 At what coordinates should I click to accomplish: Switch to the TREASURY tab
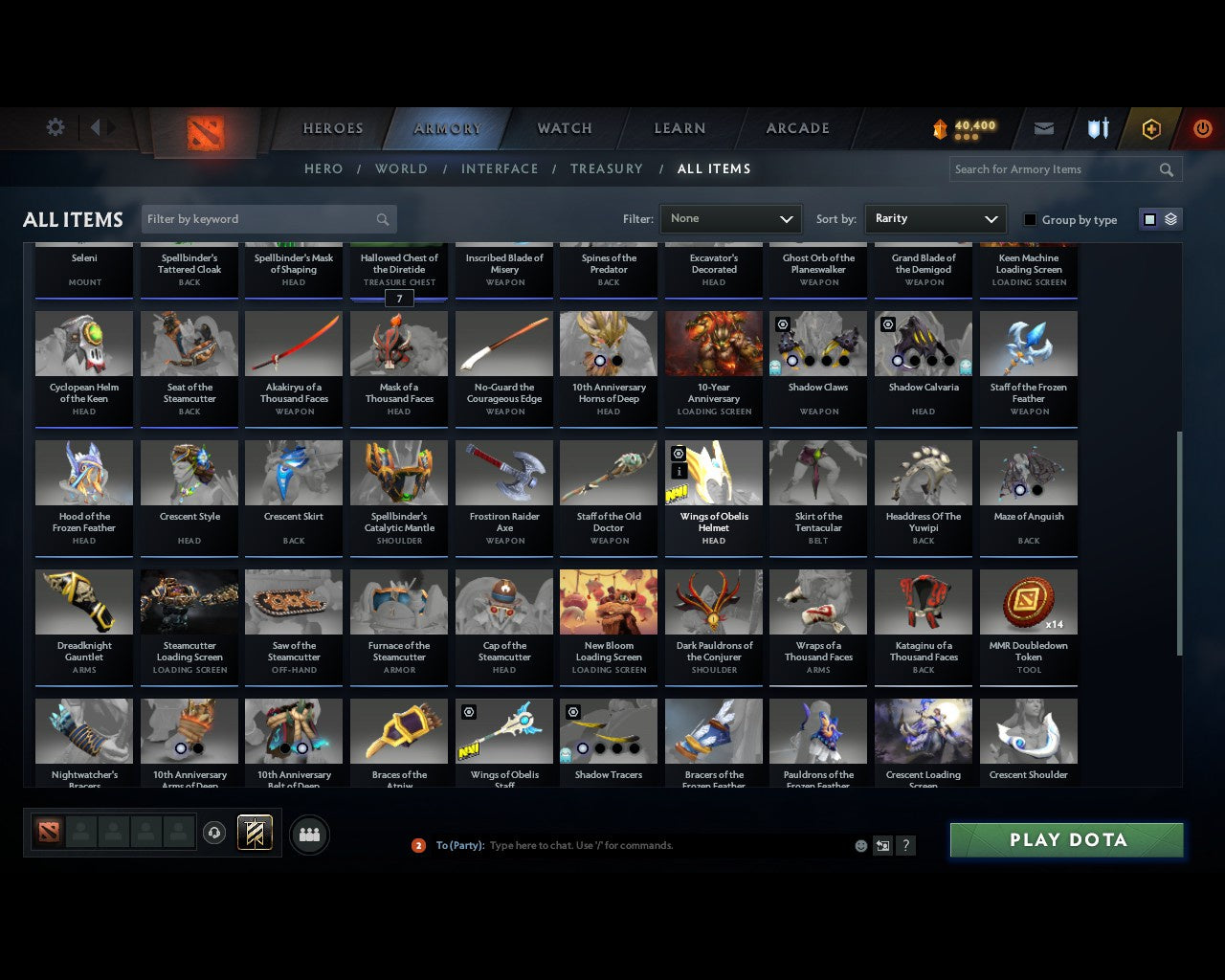point(606,168)
